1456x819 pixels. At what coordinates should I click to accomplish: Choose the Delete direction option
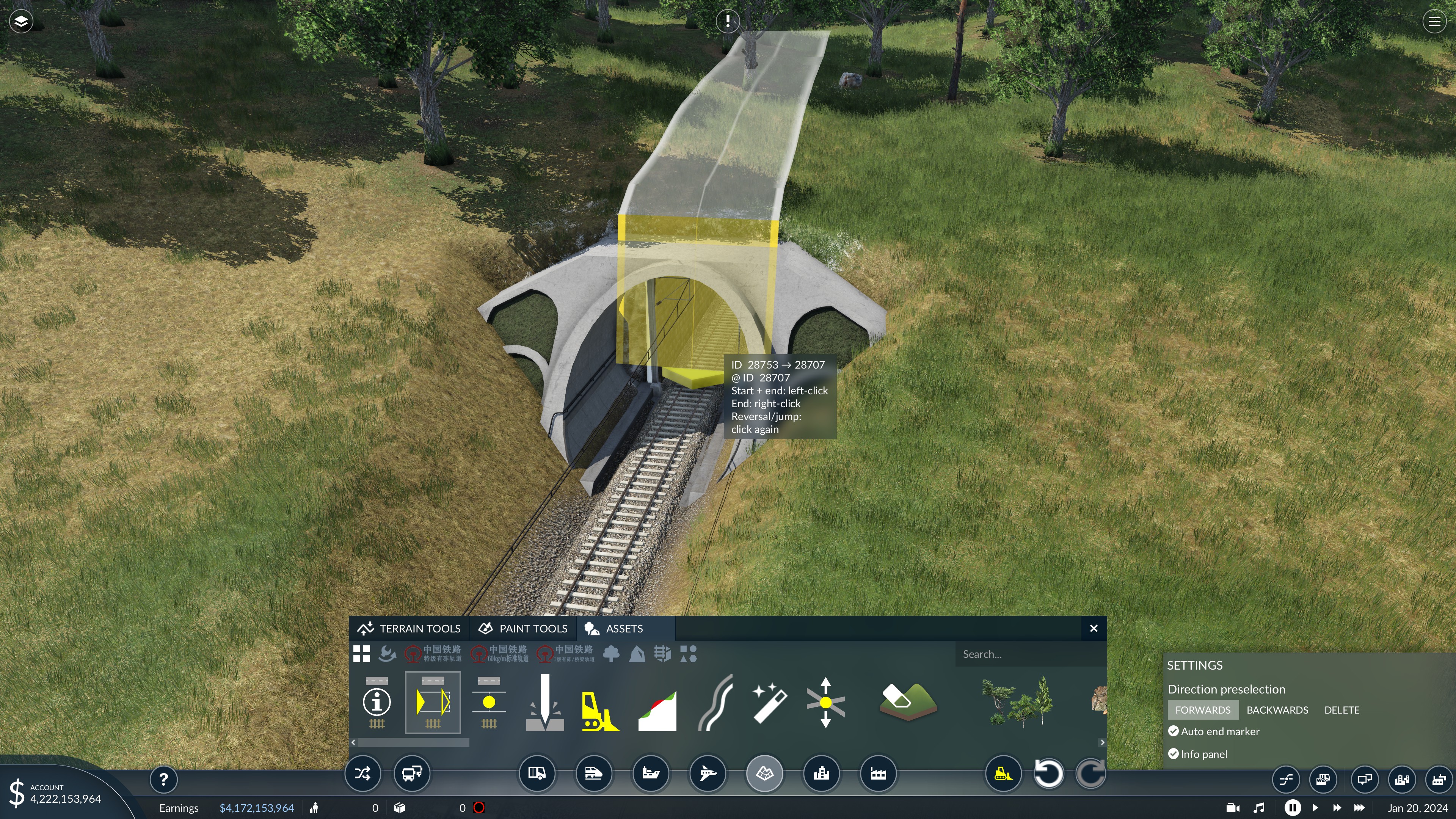pos(1341,710)
